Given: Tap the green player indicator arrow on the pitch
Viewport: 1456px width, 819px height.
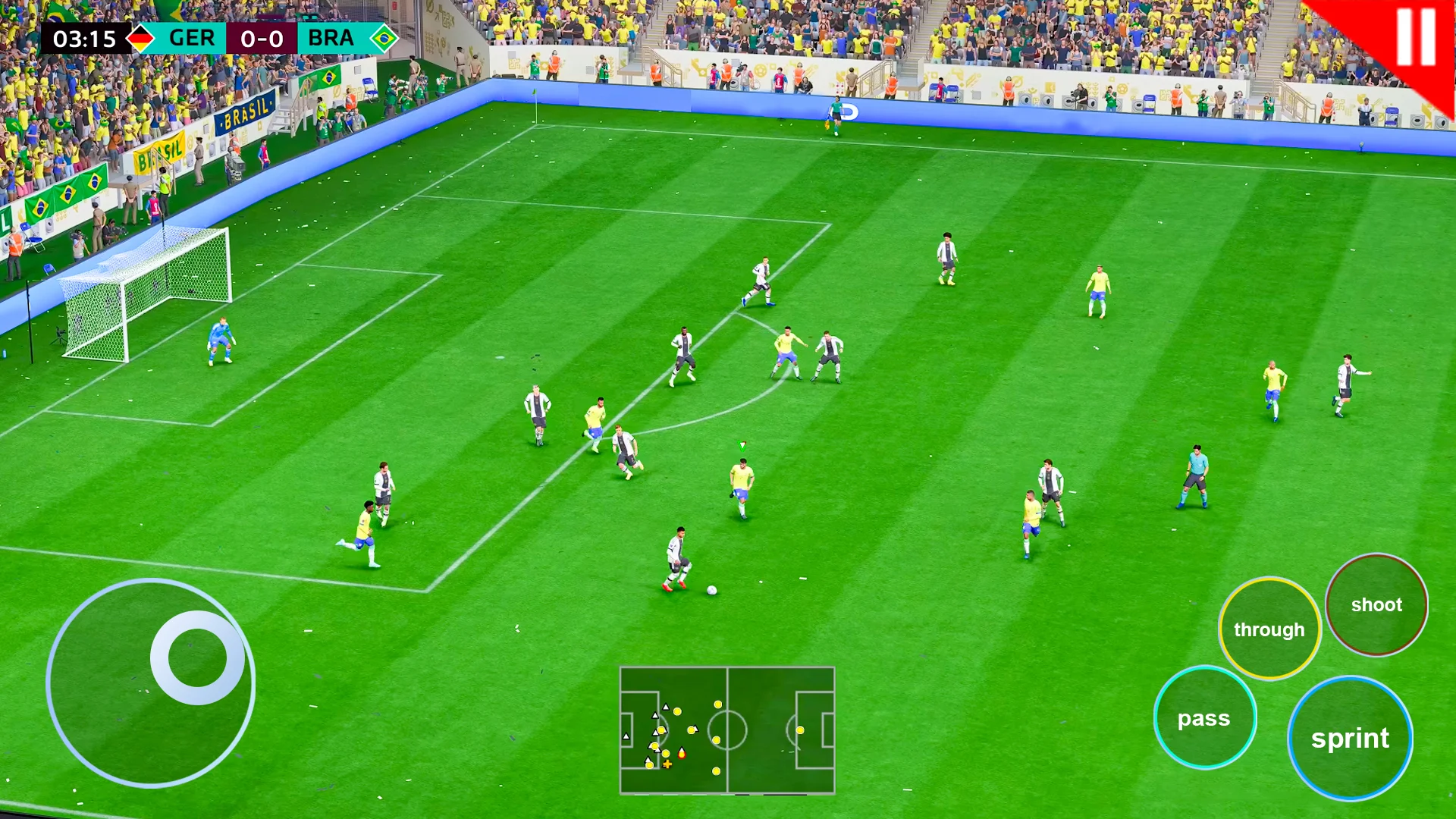Looking at the screenshot, I should (741, 447).
